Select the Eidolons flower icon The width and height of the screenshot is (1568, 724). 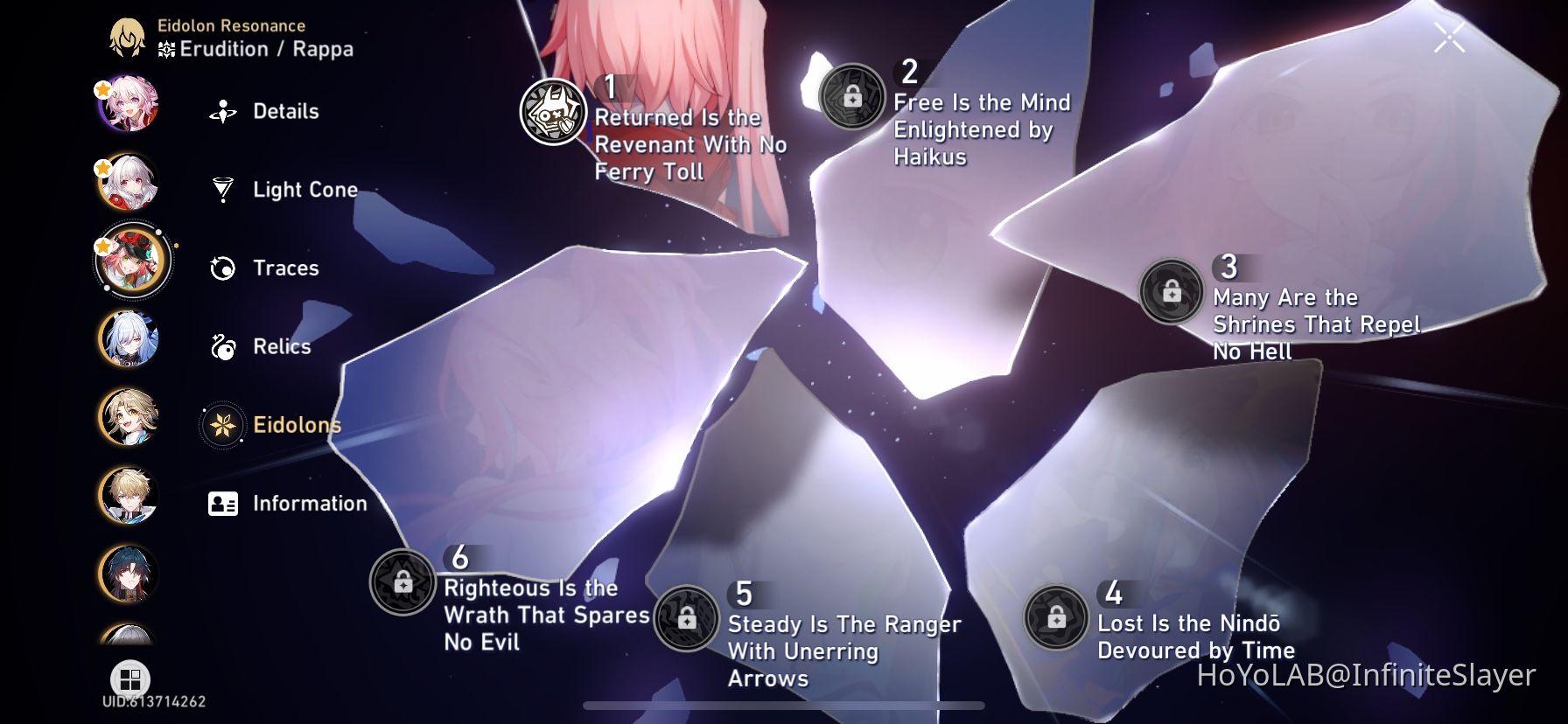pos(224,425)
